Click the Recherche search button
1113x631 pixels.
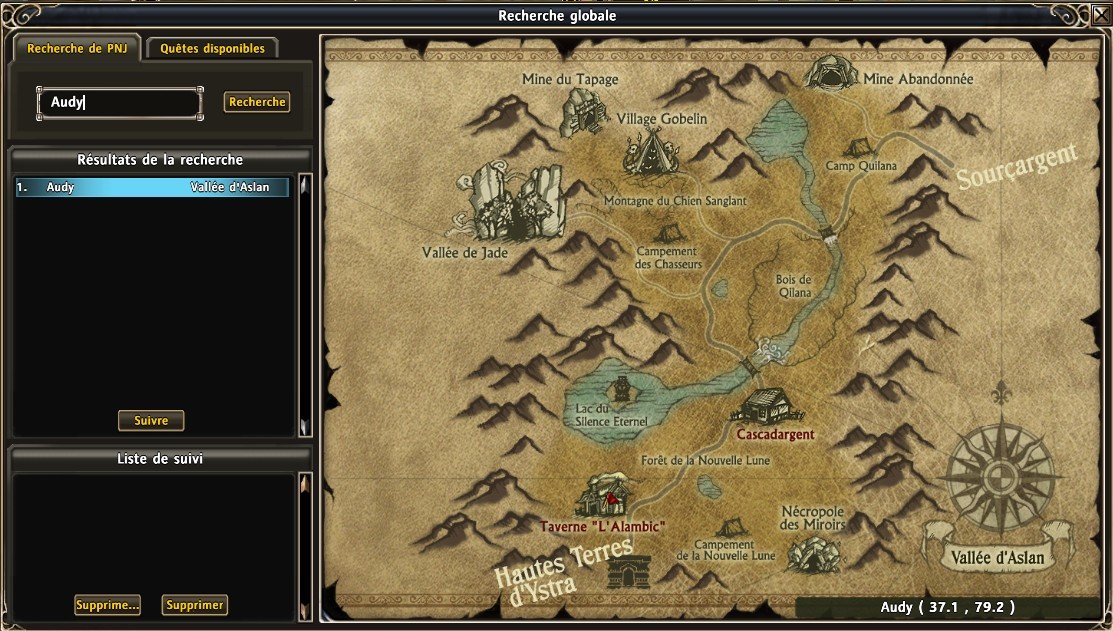click(x=257, y=102)
